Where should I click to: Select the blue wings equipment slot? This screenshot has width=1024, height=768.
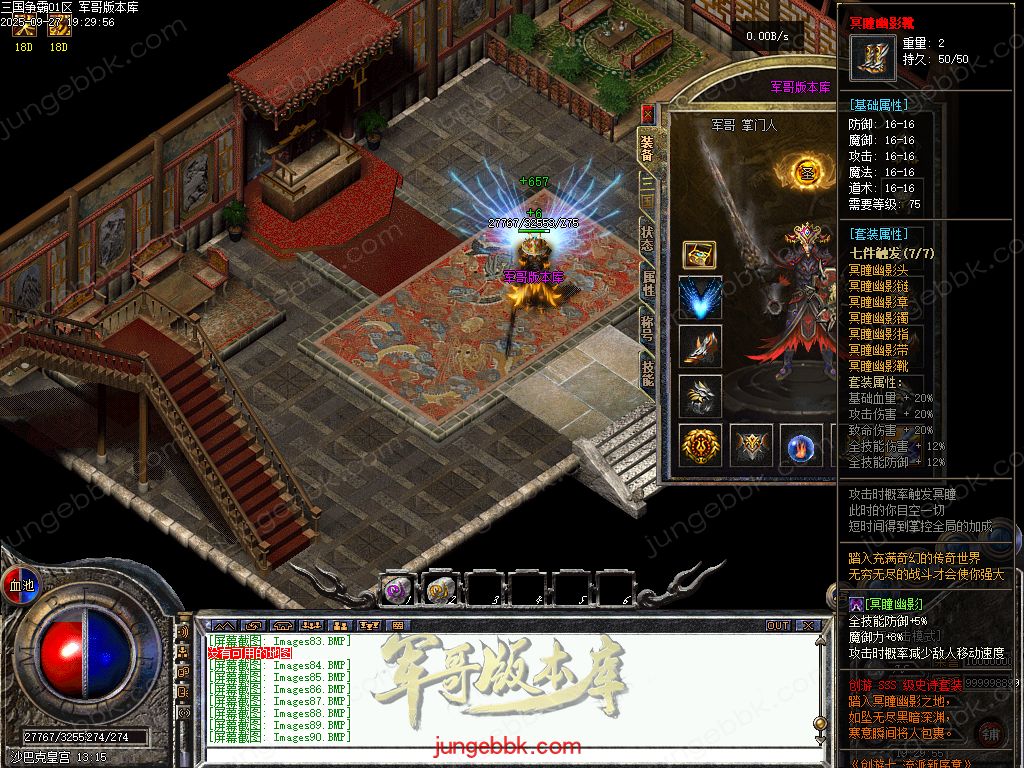tap(700, 299)
